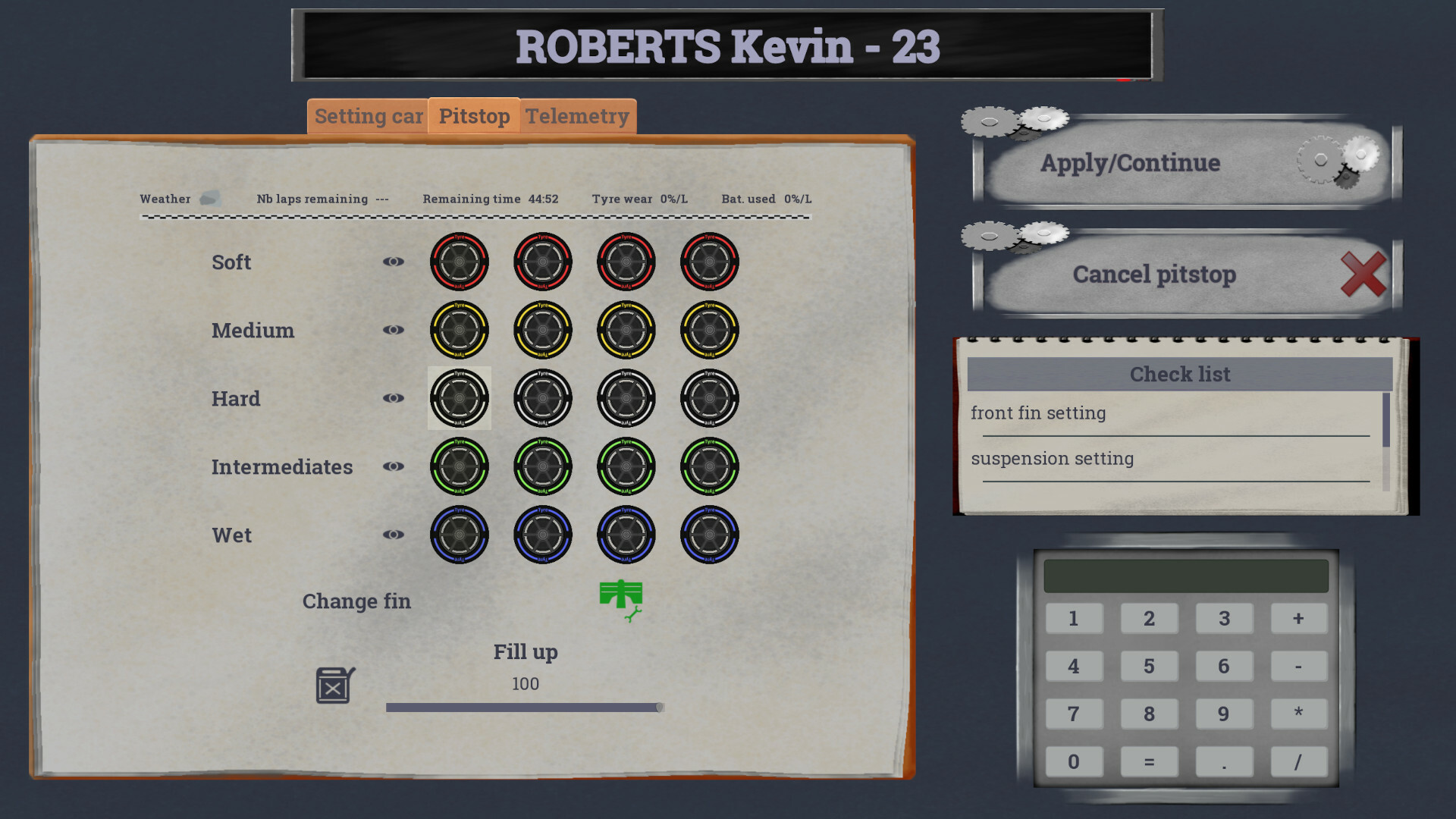Select the first Soft tyre
Screen dimensions: 1456x819
(460, 262)
